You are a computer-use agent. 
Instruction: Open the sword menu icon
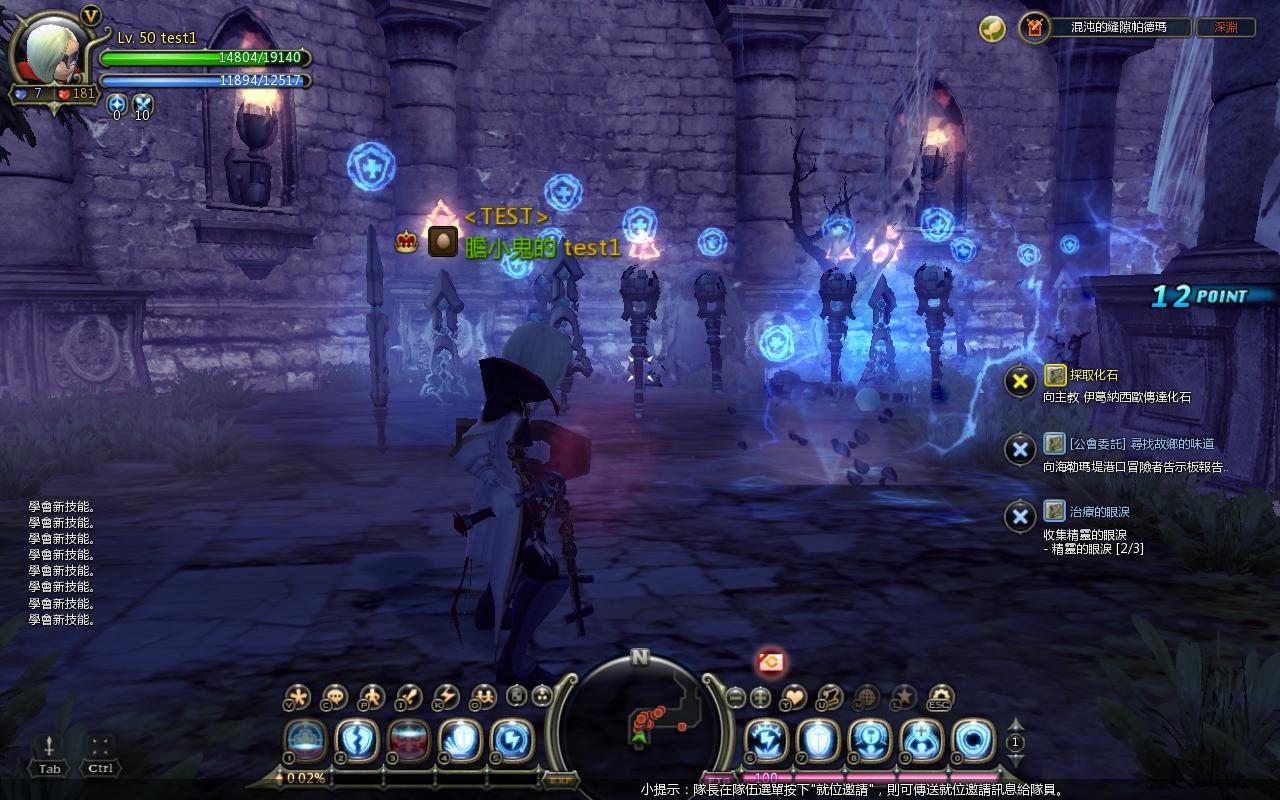click(x=408, y=696)
